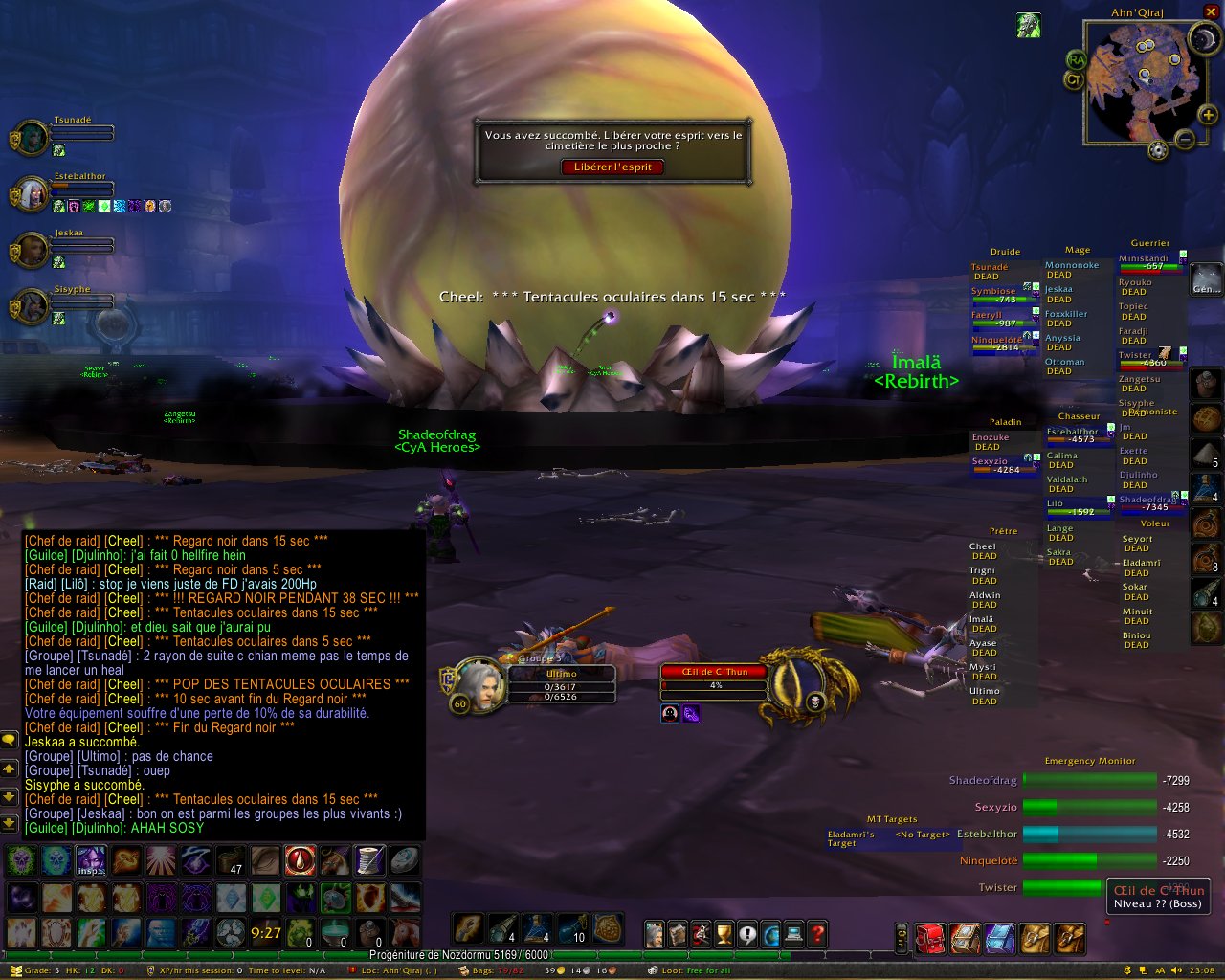
Task: Close the minimap with the red X
Action: 1211,12
